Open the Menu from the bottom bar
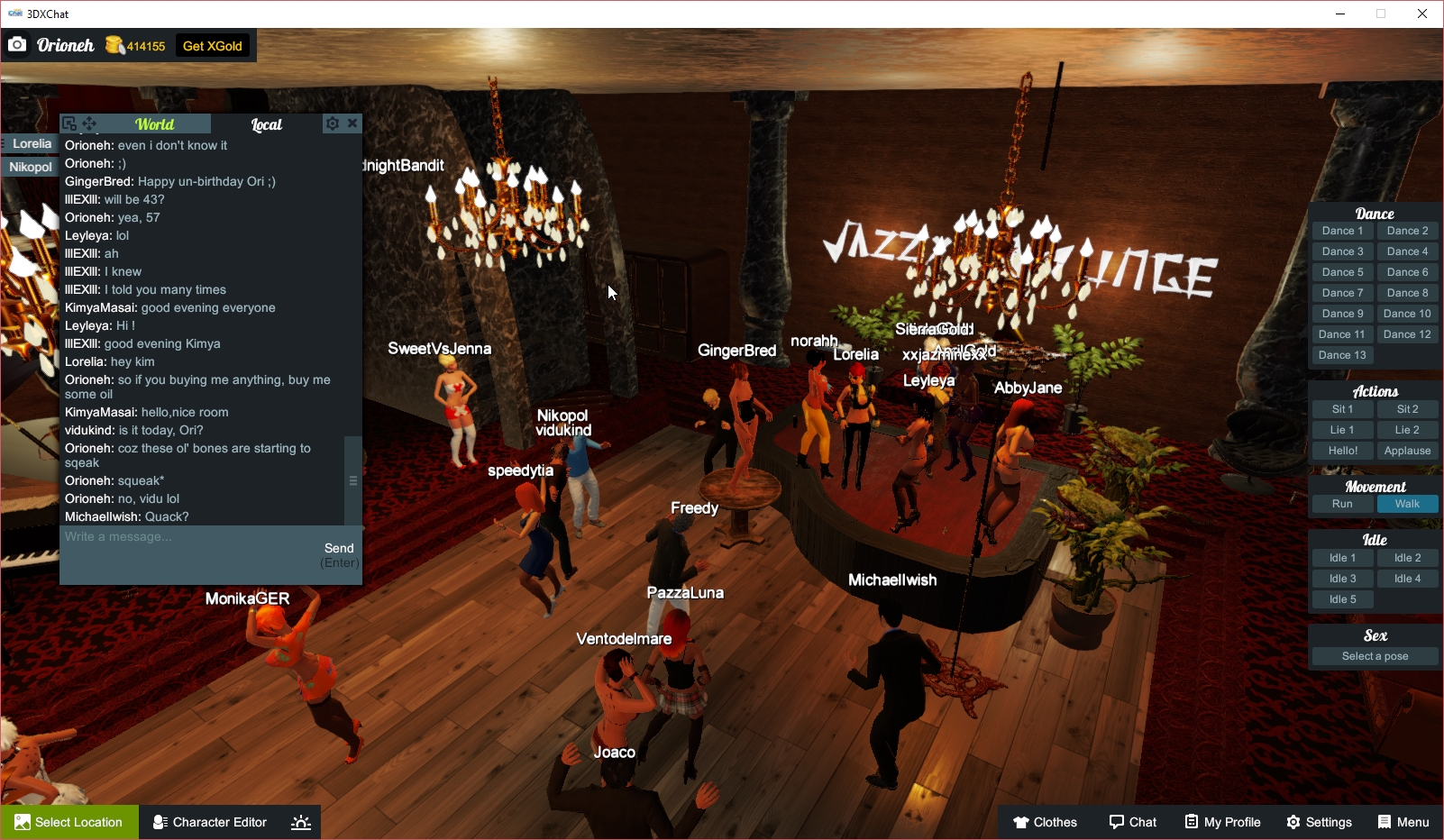 pos(1403,822)
